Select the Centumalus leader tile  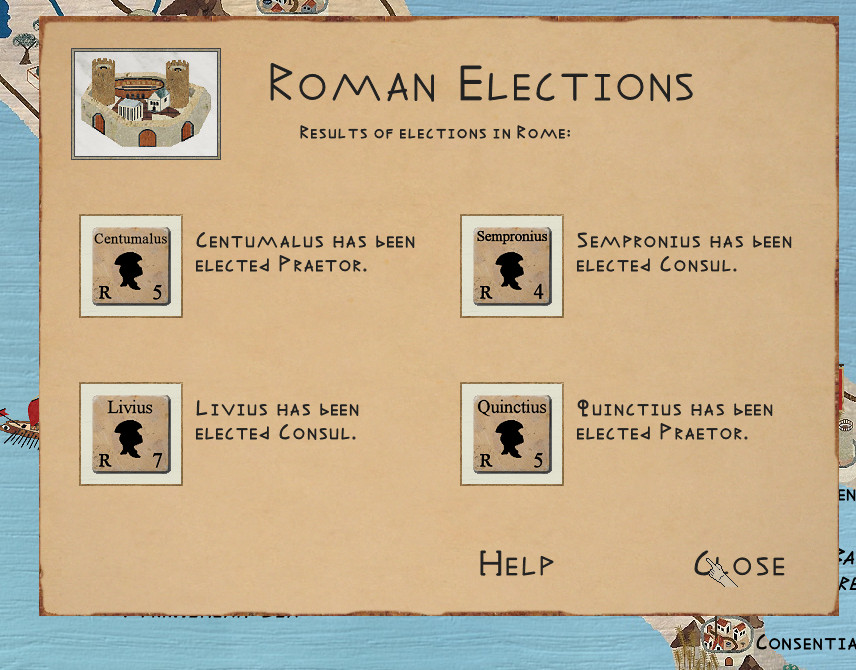click(x=131, y=266)
